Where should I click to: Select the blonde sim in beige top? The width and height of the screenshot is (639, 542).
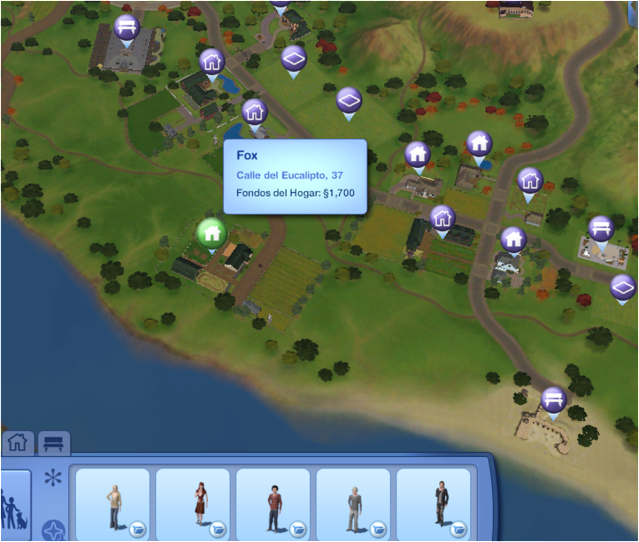[x=112, y=505]
